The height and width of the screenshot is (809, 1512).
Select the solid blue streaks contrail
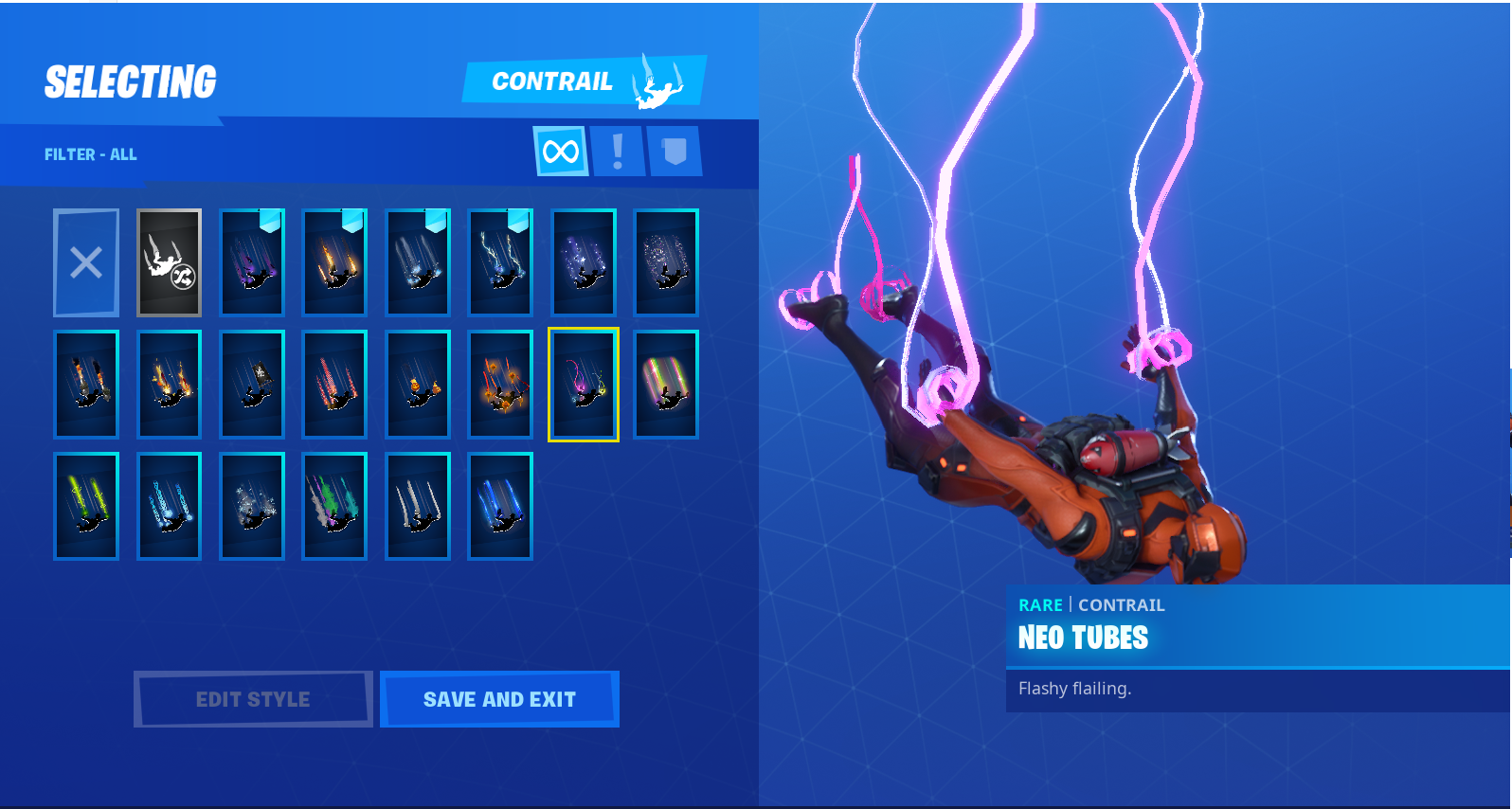point(501,506)
